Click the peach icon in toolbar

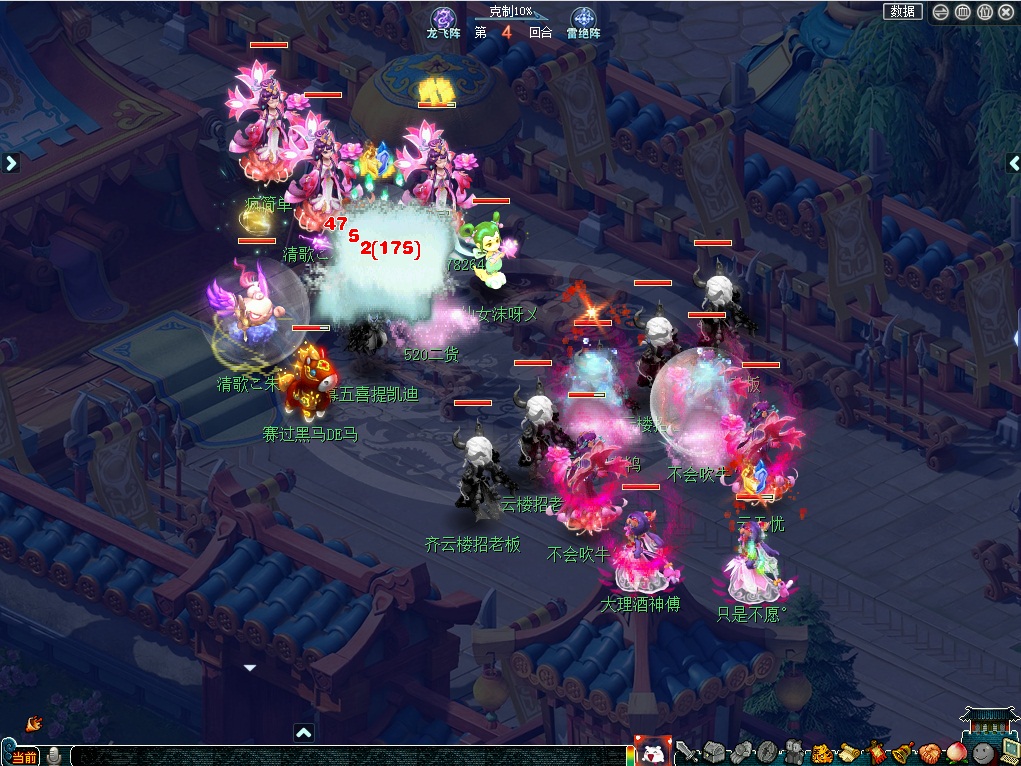(x=957, y=752)
